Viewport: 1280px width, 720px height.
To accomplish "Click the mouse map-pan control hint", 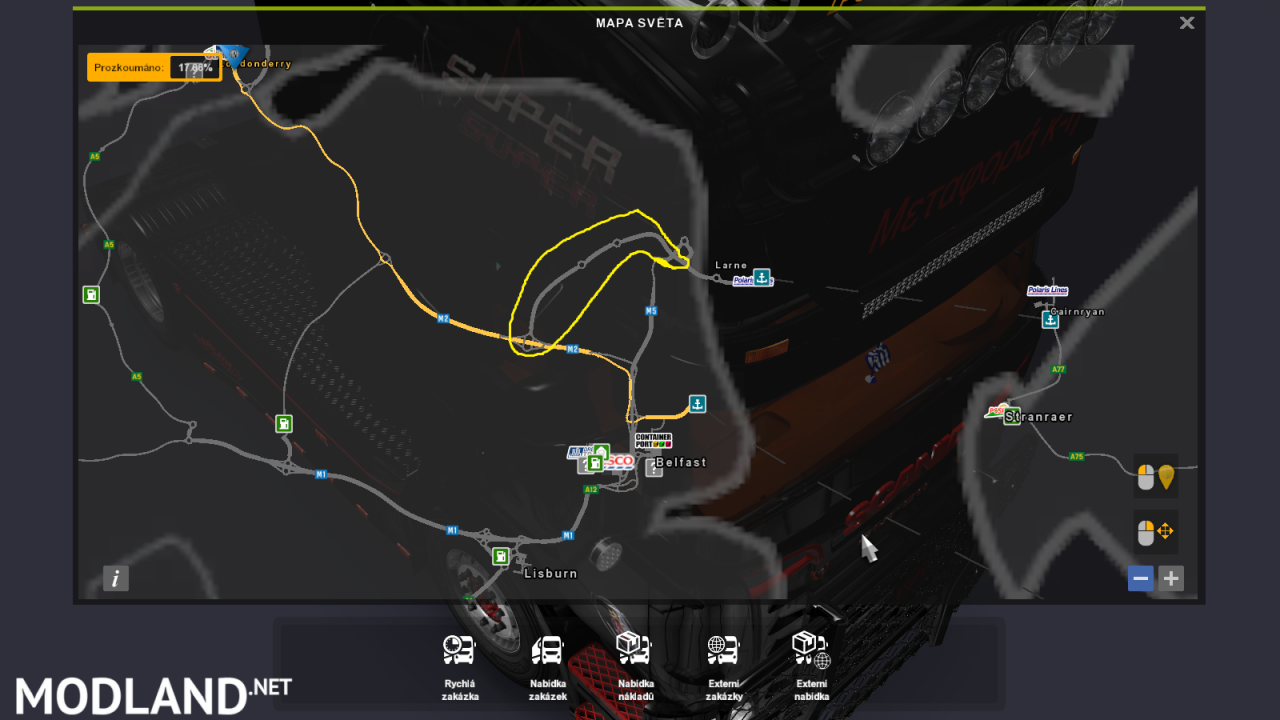I will 1156,532.
